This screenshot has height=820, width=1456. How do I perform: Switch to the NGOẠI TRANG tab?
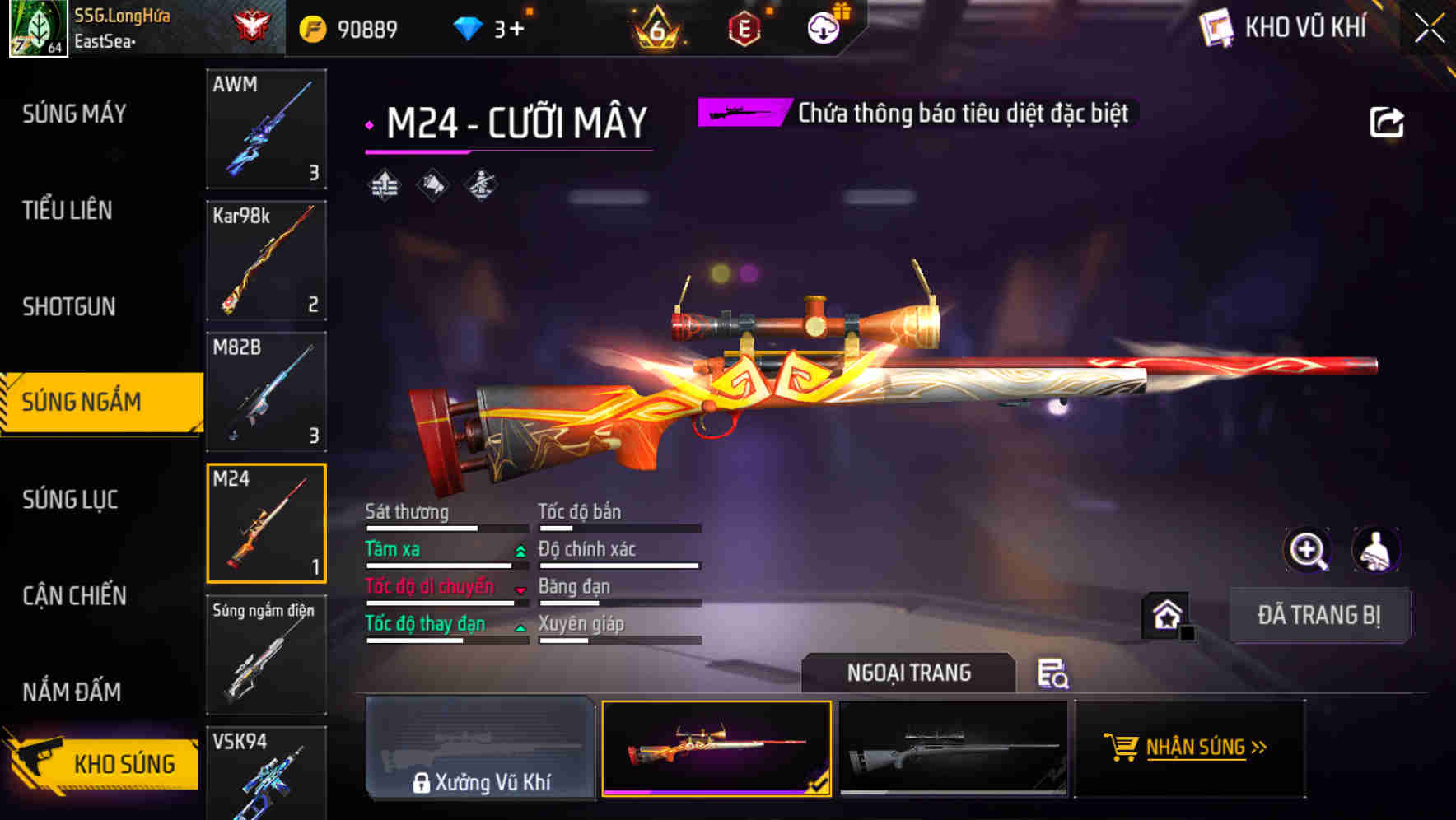pos(909,673)
